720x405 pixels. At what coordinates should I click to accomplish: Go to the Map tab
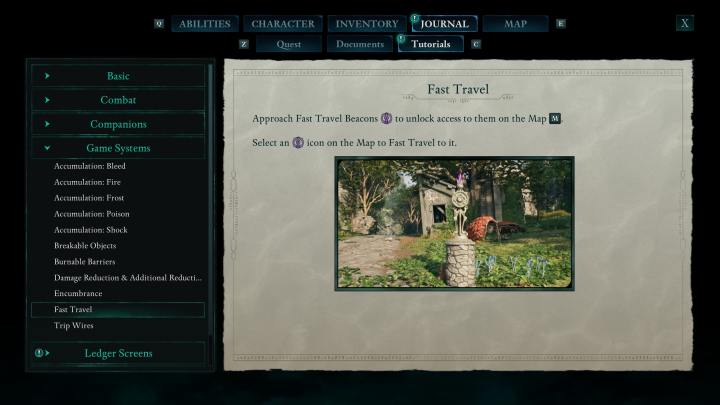[x=515, y=24]
